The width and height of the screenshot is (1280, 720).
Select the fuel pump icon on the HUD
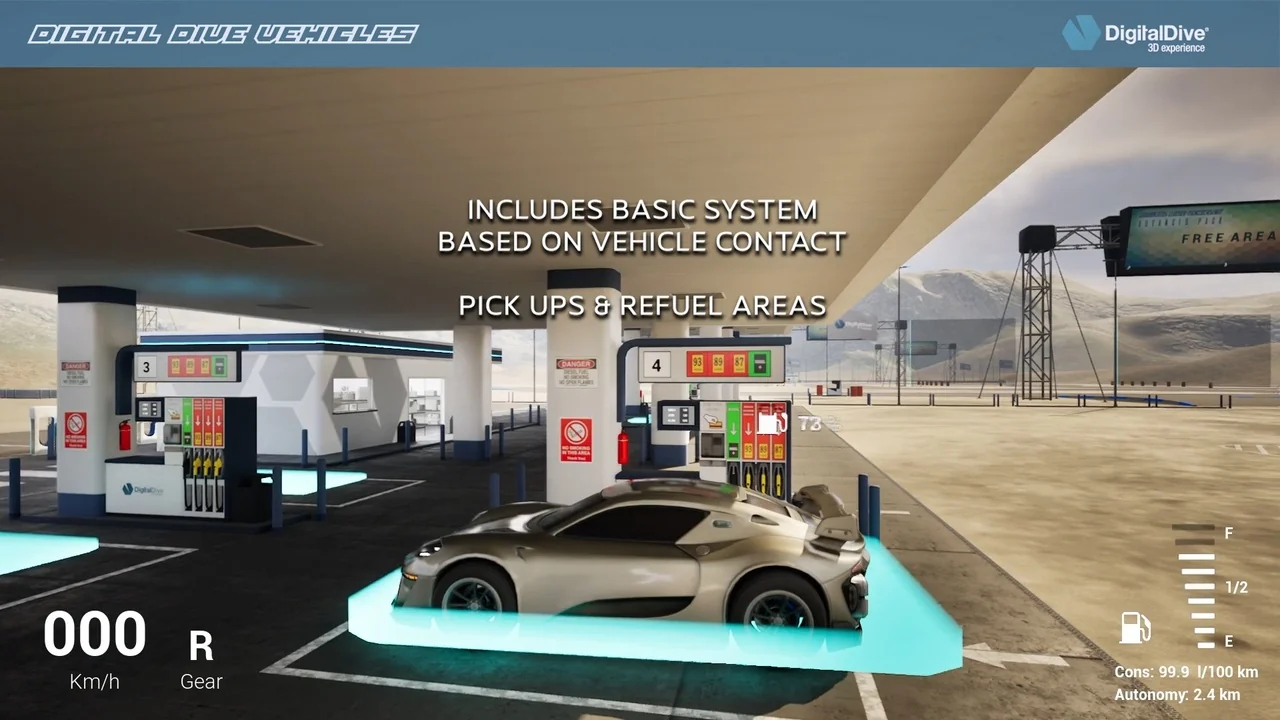pyautogui.click(x=1133, y=629)
